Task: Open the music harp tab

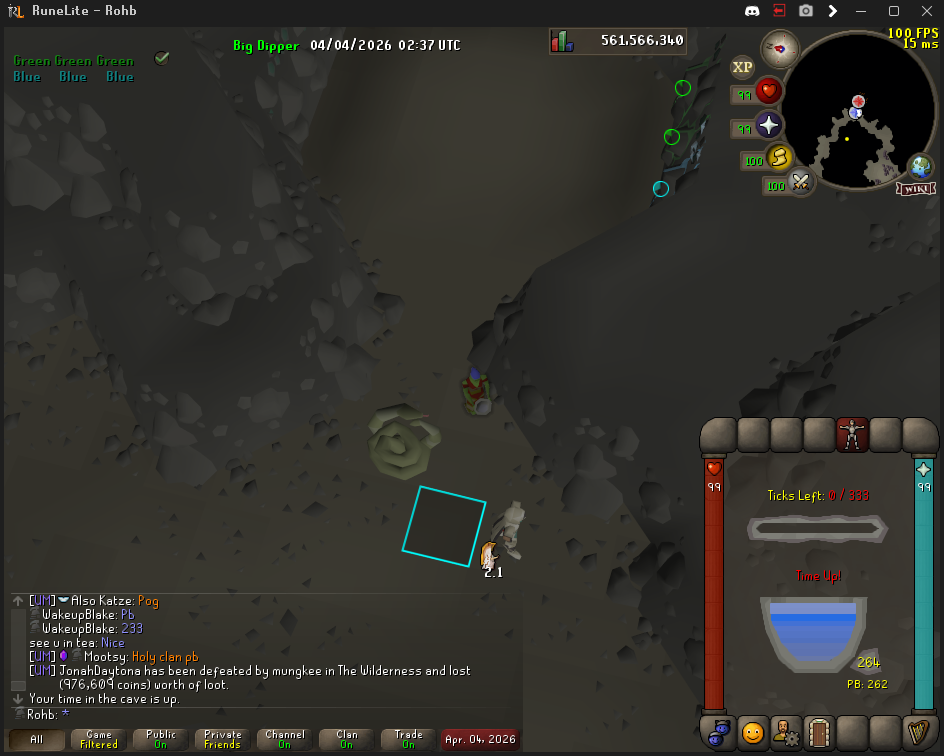Action: pos(918,733)
